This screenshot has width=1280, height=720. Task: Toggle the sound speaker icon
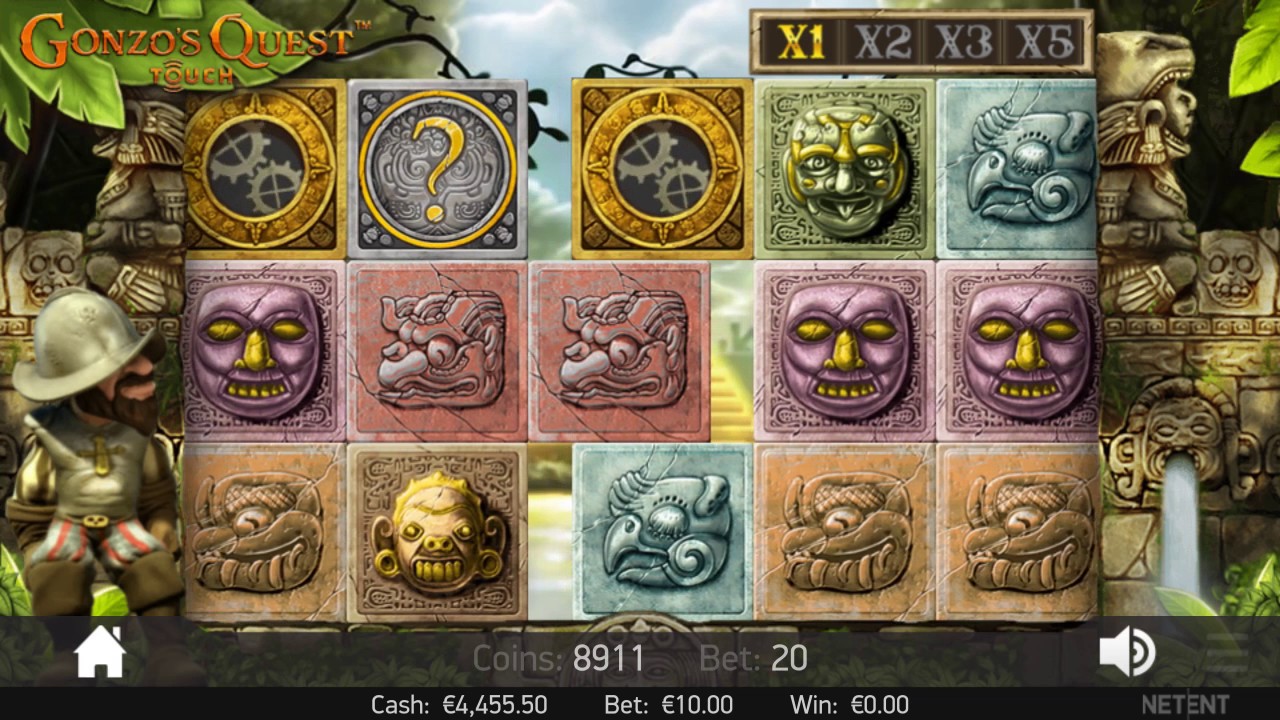pyautogui.click(x=1126, y=653)
